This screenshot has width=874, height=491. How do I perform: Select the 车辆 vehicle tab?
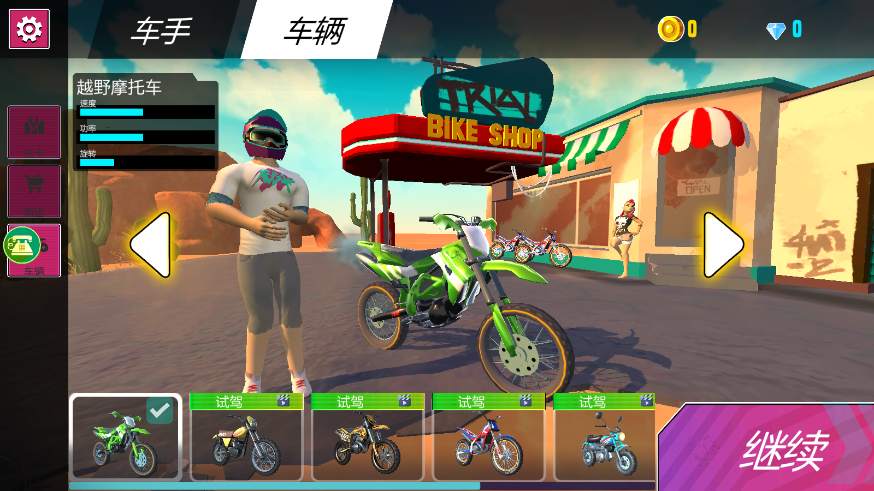[314, 30]
